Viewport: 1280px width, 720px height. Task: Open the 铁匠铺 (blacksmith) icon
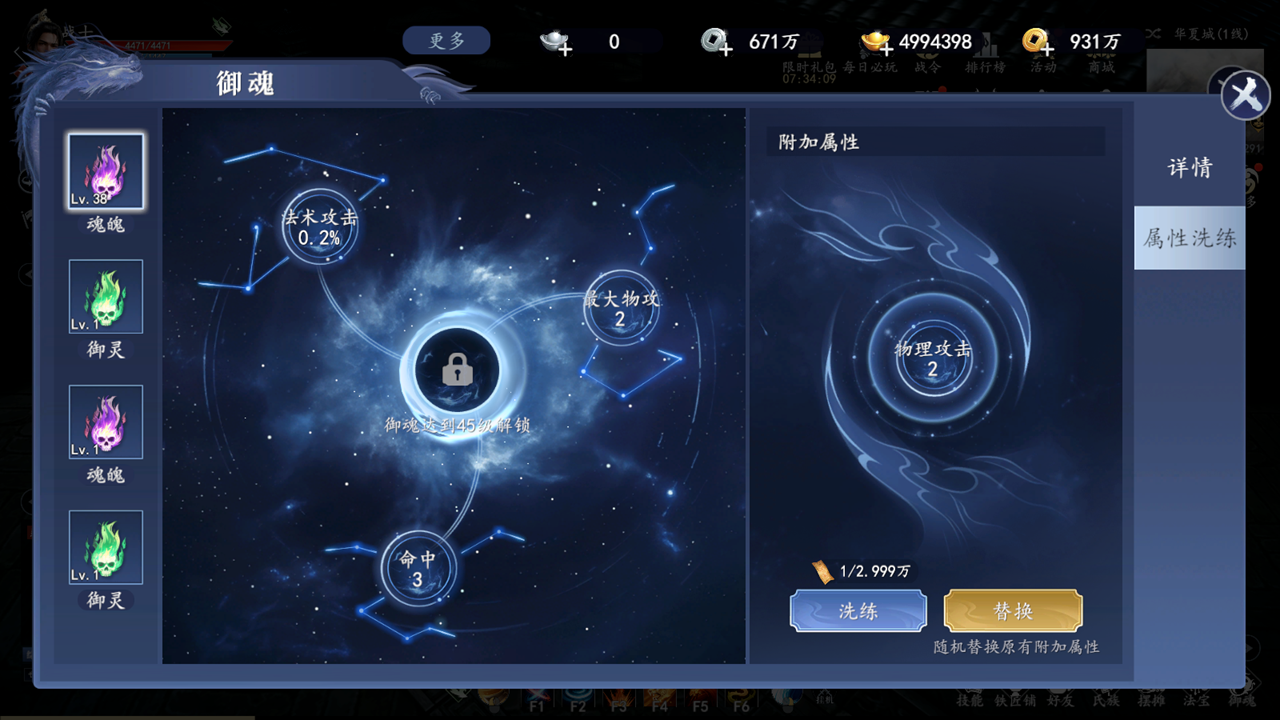pyautogui.click(x=1017, y=697)
